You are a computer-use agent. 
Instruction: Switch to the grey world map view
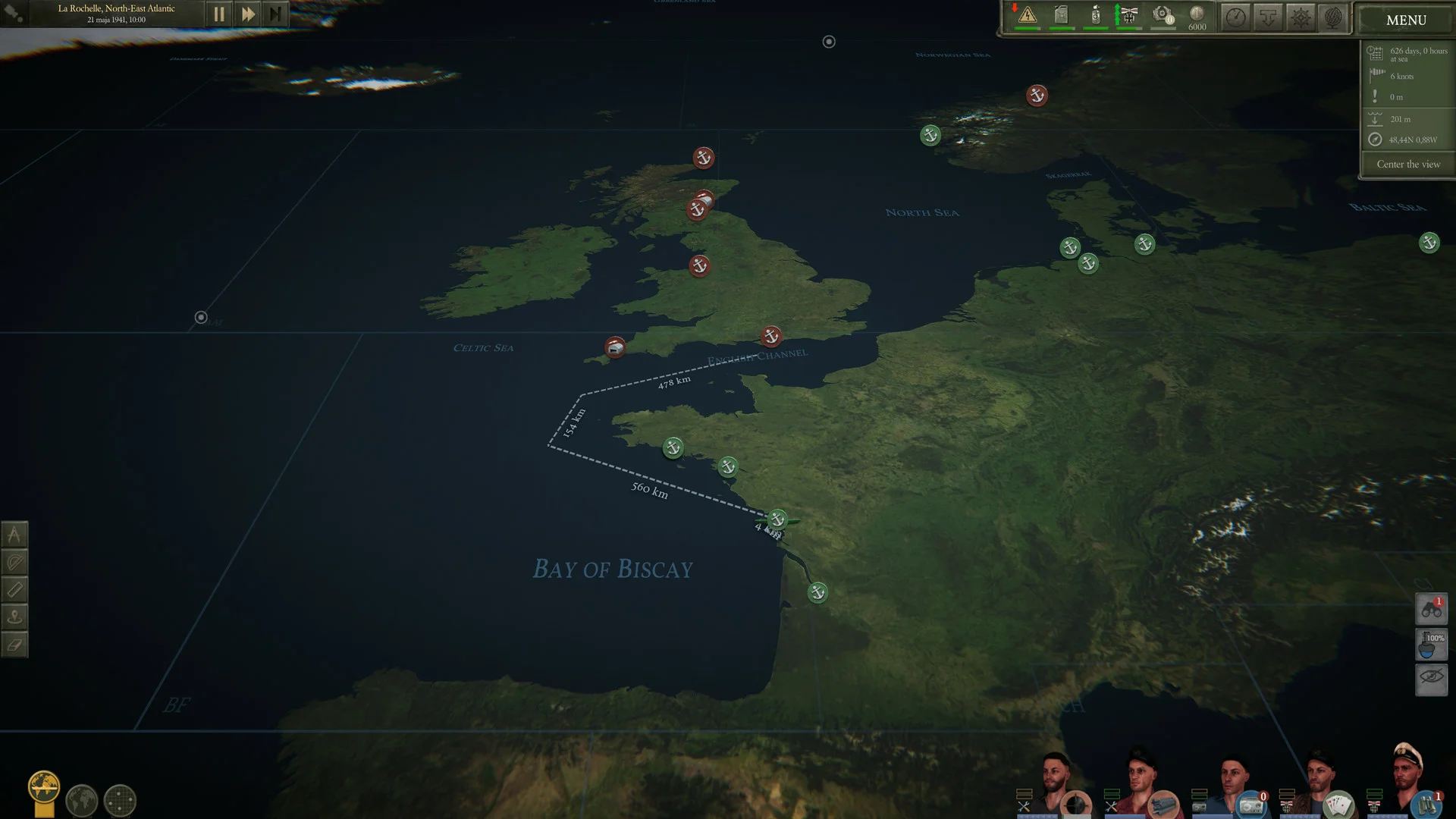tap(82, 800)
